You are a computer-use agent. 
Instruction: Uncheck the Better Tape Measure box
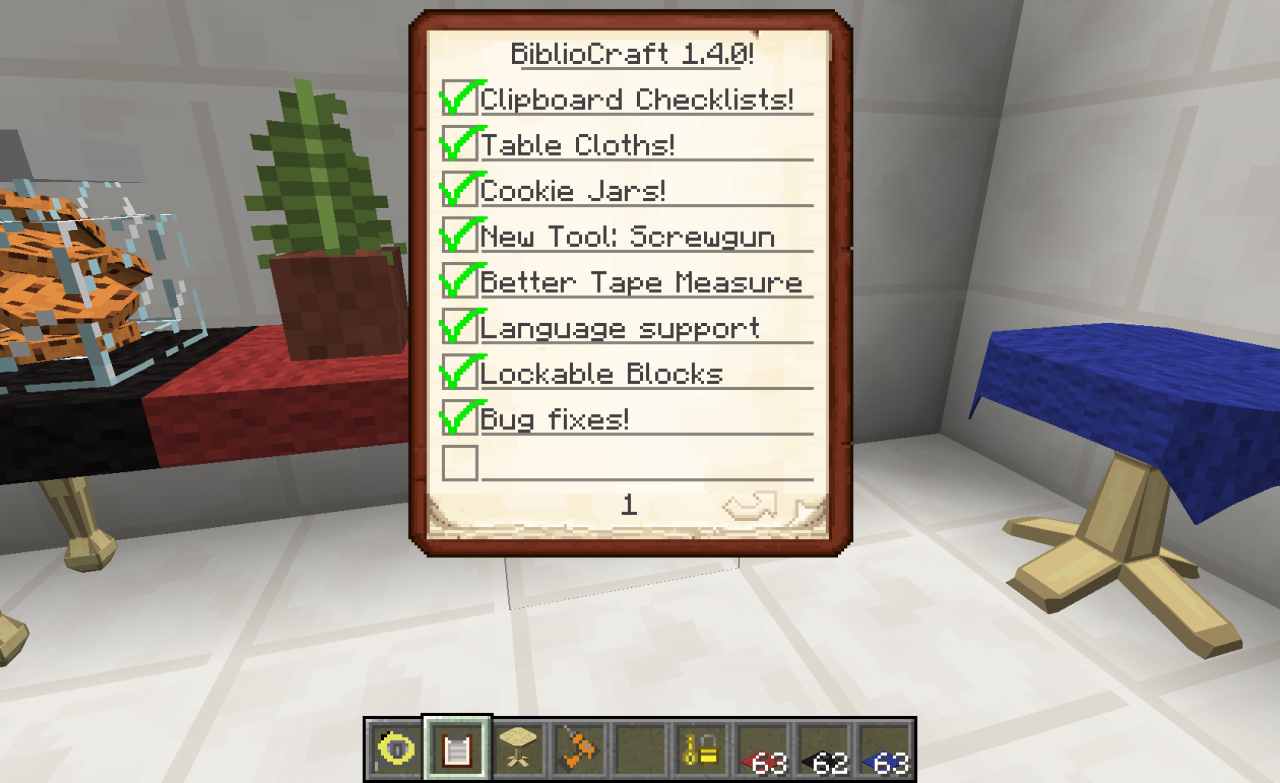point(459,283)
